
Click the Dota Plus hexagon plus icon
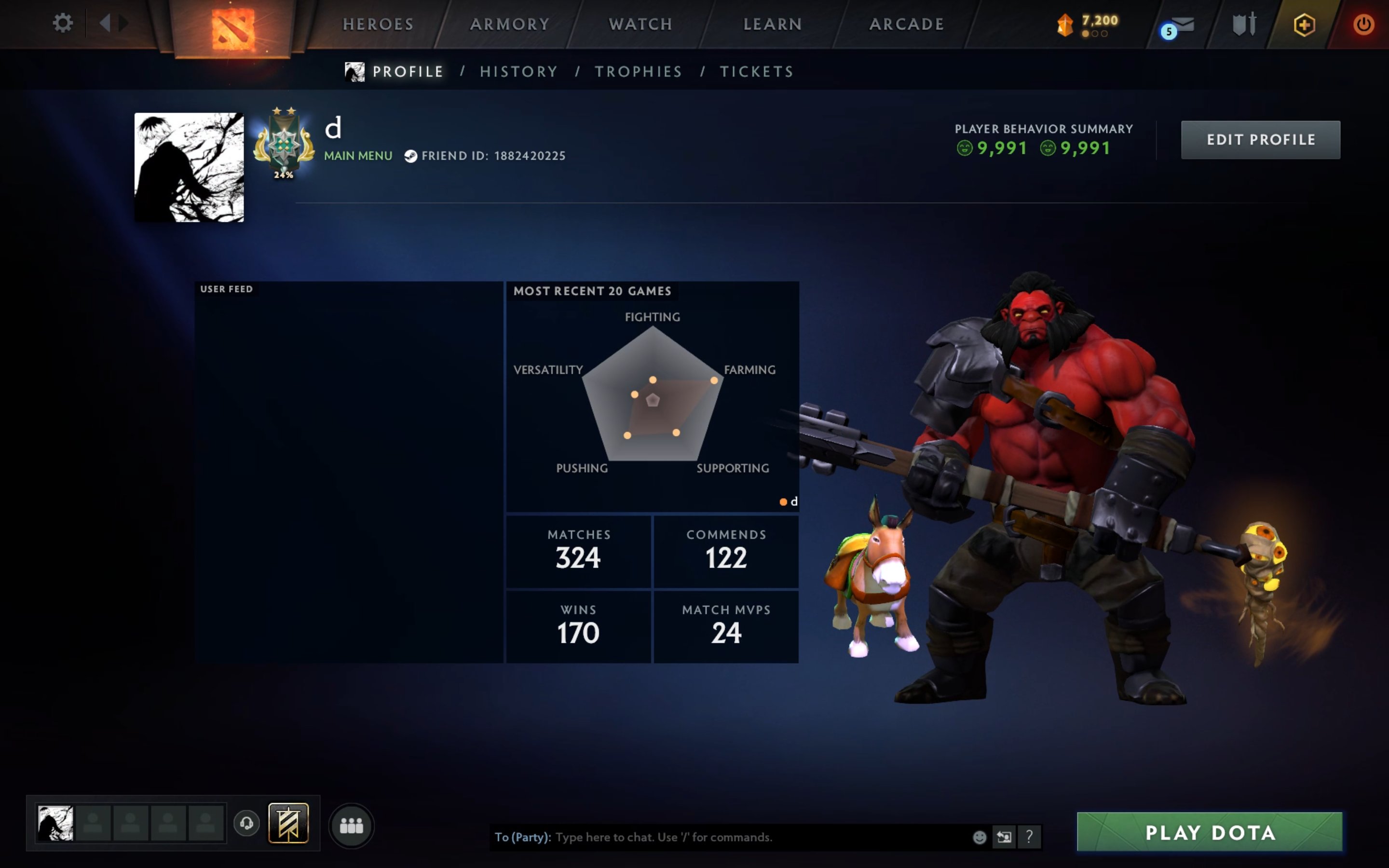pos(1305,24)
